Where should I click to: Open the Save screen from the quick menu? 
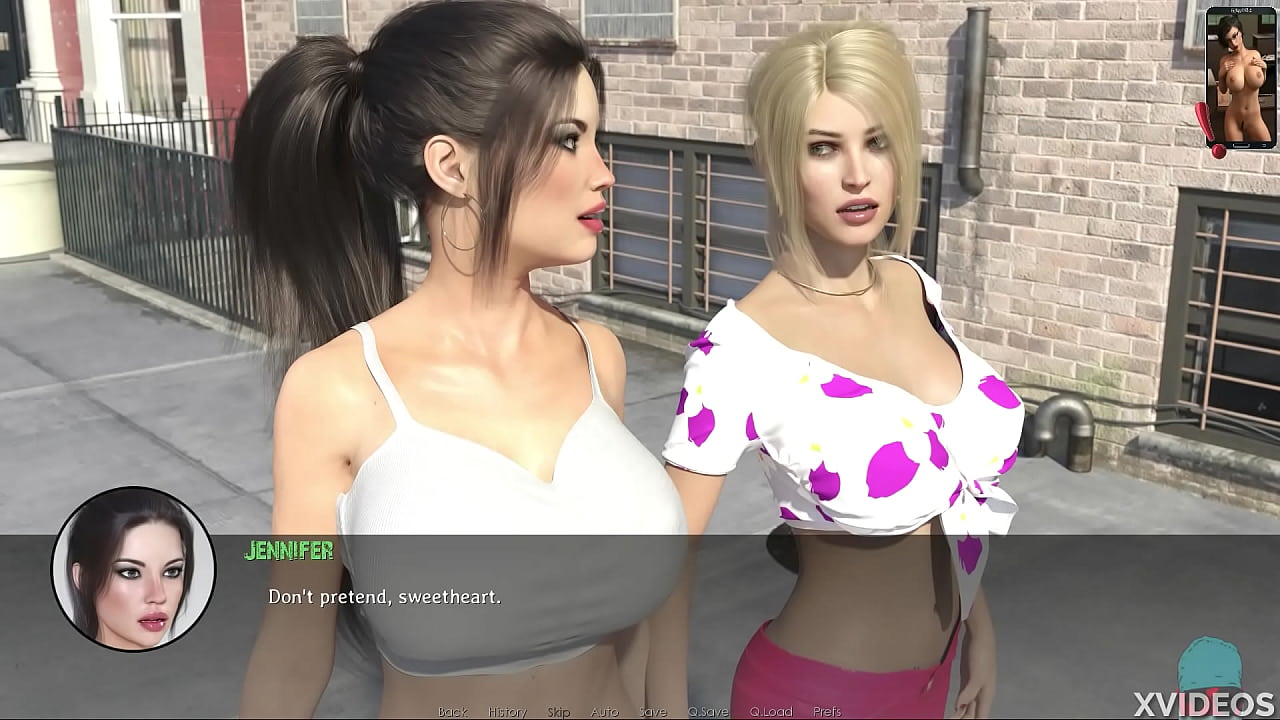(653, 713)
